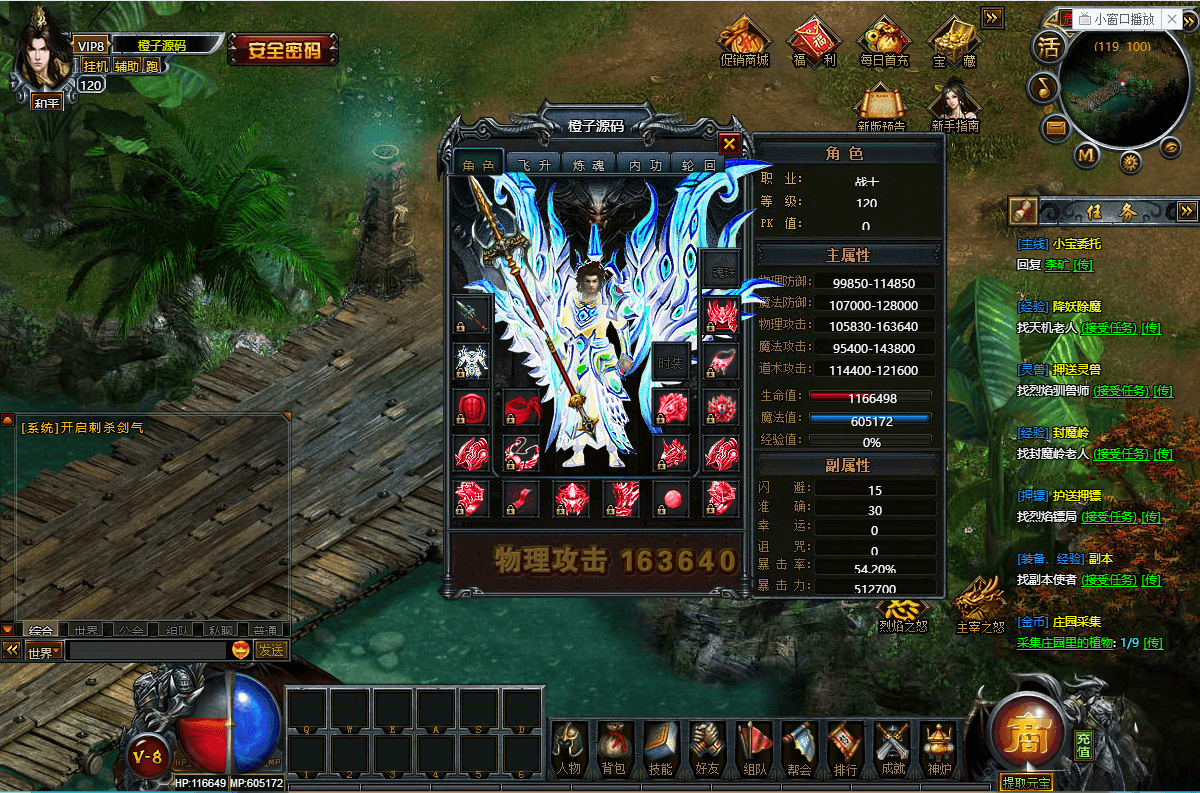Close the character panel
Viewport: 1200px width, 793px height.
[730, 144]
